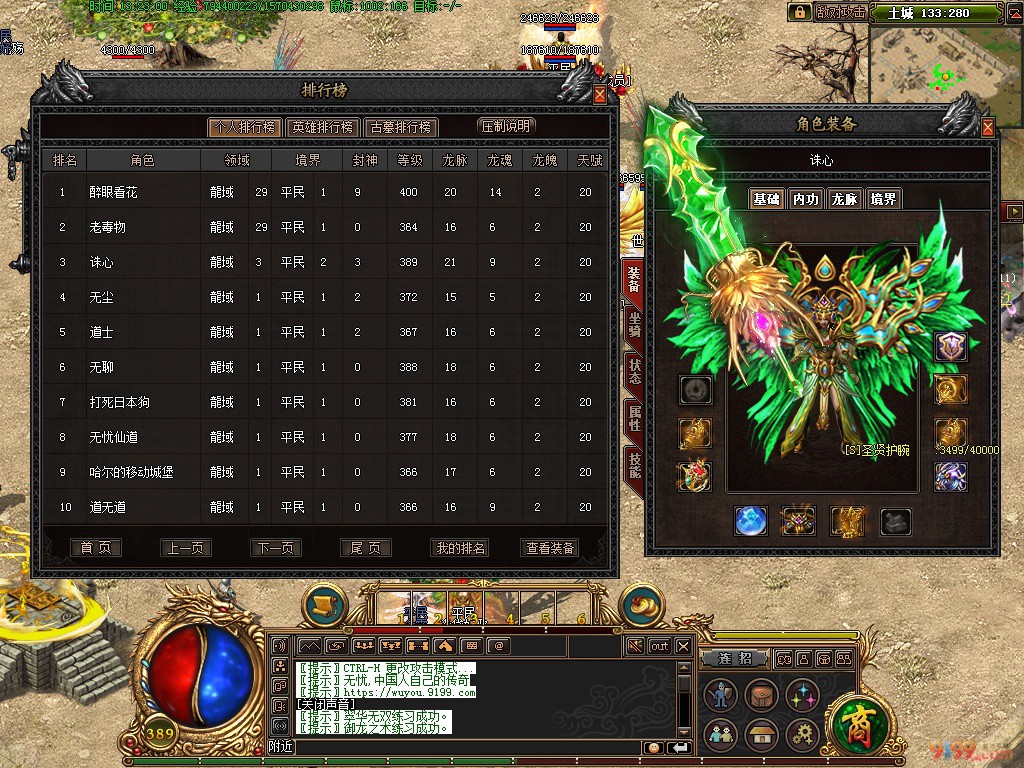
Task: Click the 查看装备 view equipment button
Action: (x=550, y=548)
